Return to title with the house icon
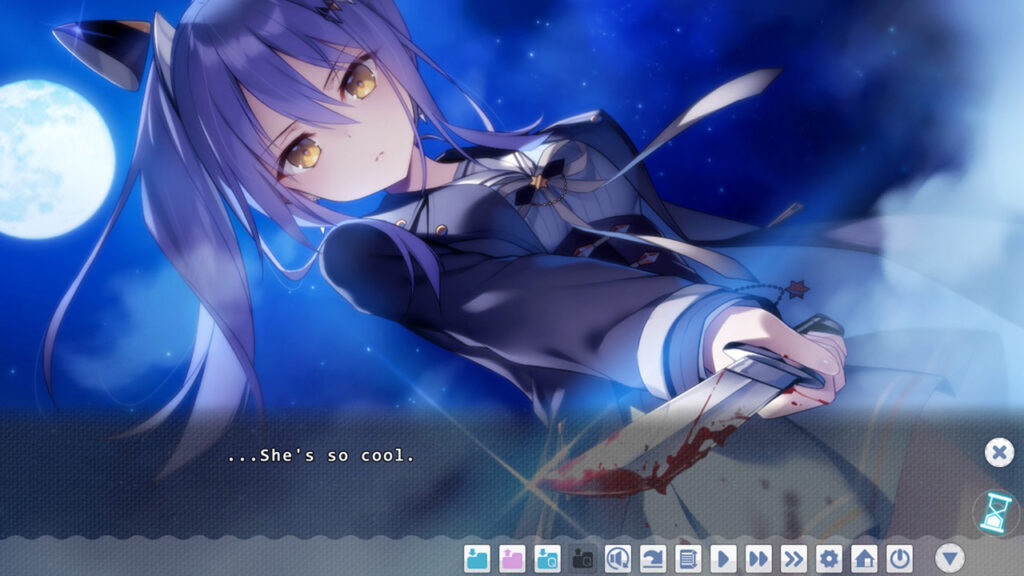 pyautogui.click(x=864, y=558)
